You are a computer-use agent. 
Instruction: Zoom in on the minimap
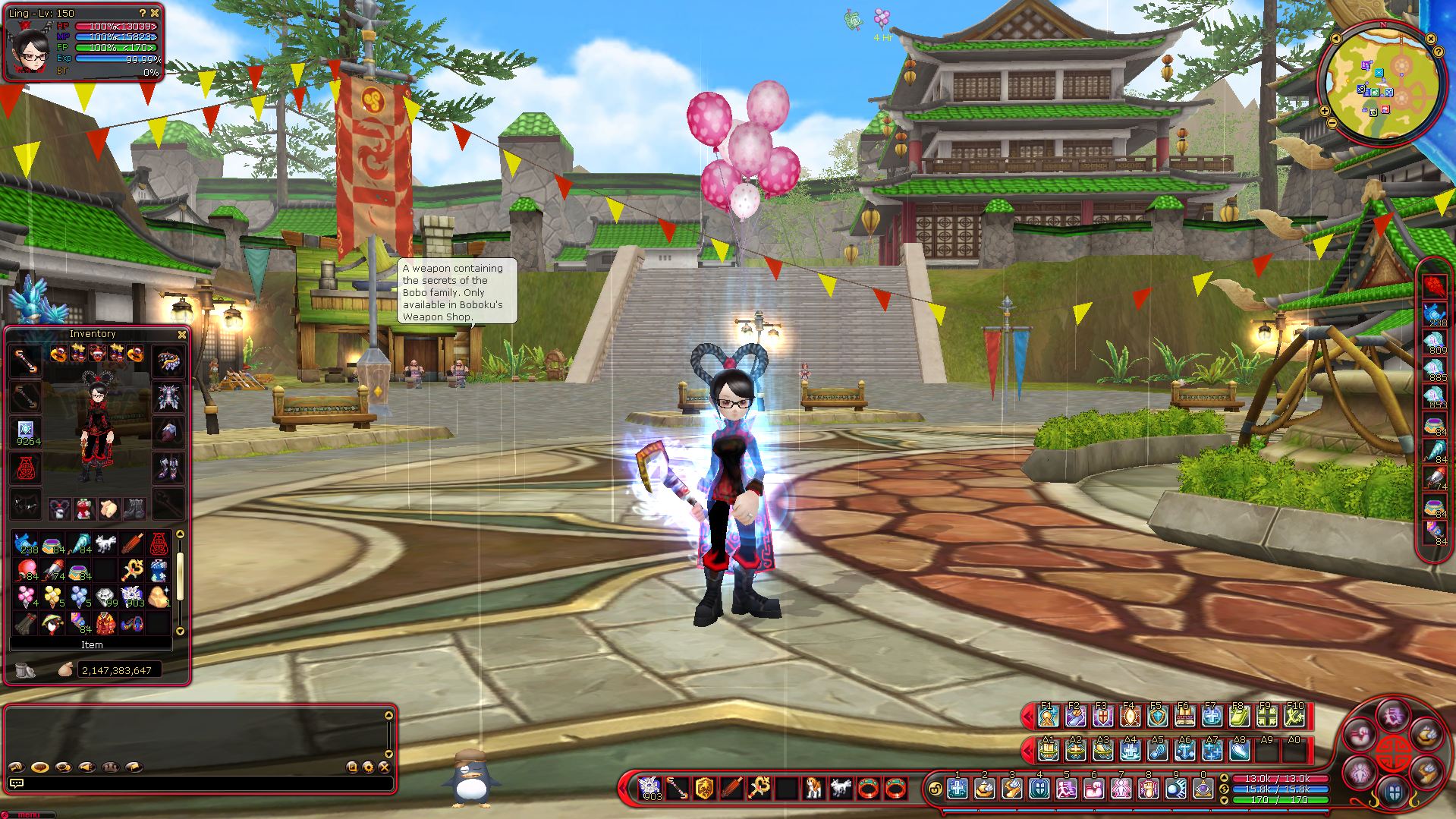click(1325, 111)
